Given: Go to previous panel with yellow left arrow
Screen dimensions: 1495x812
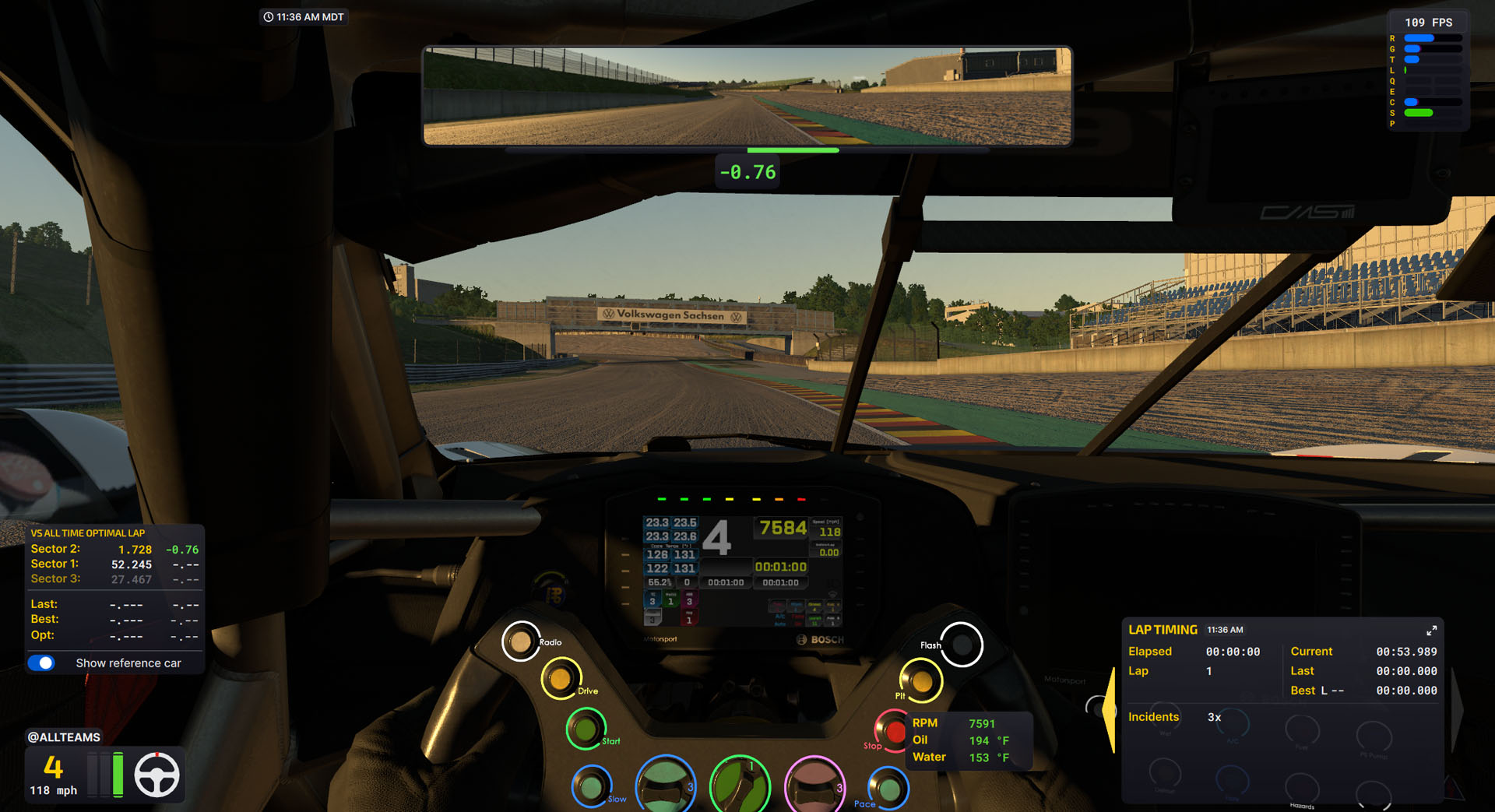Looking at the screenshot, I should pyautogui.click(x=1110, y=709).
